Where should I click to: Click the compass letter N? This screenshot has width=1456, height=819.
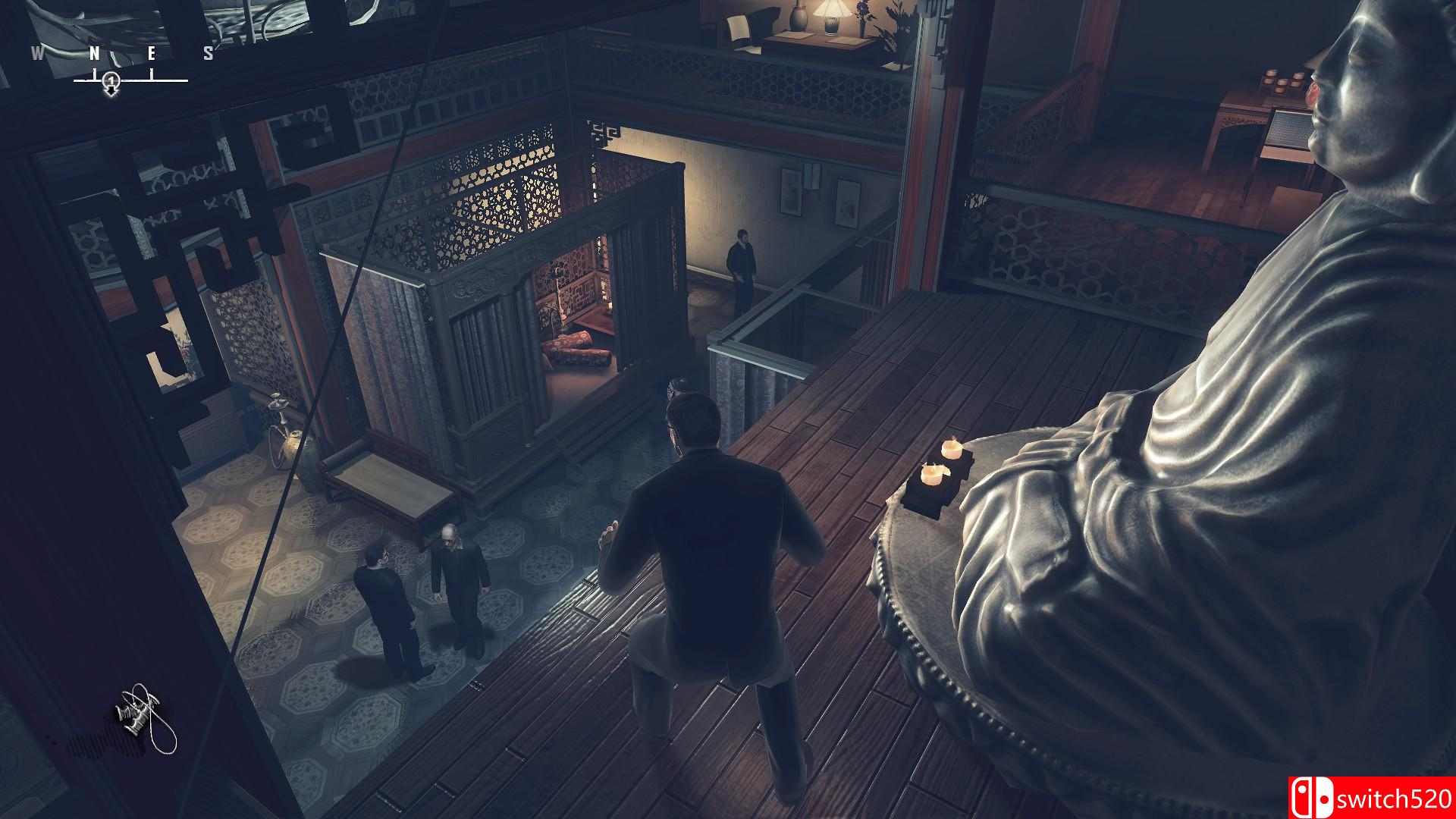point(96,53)
